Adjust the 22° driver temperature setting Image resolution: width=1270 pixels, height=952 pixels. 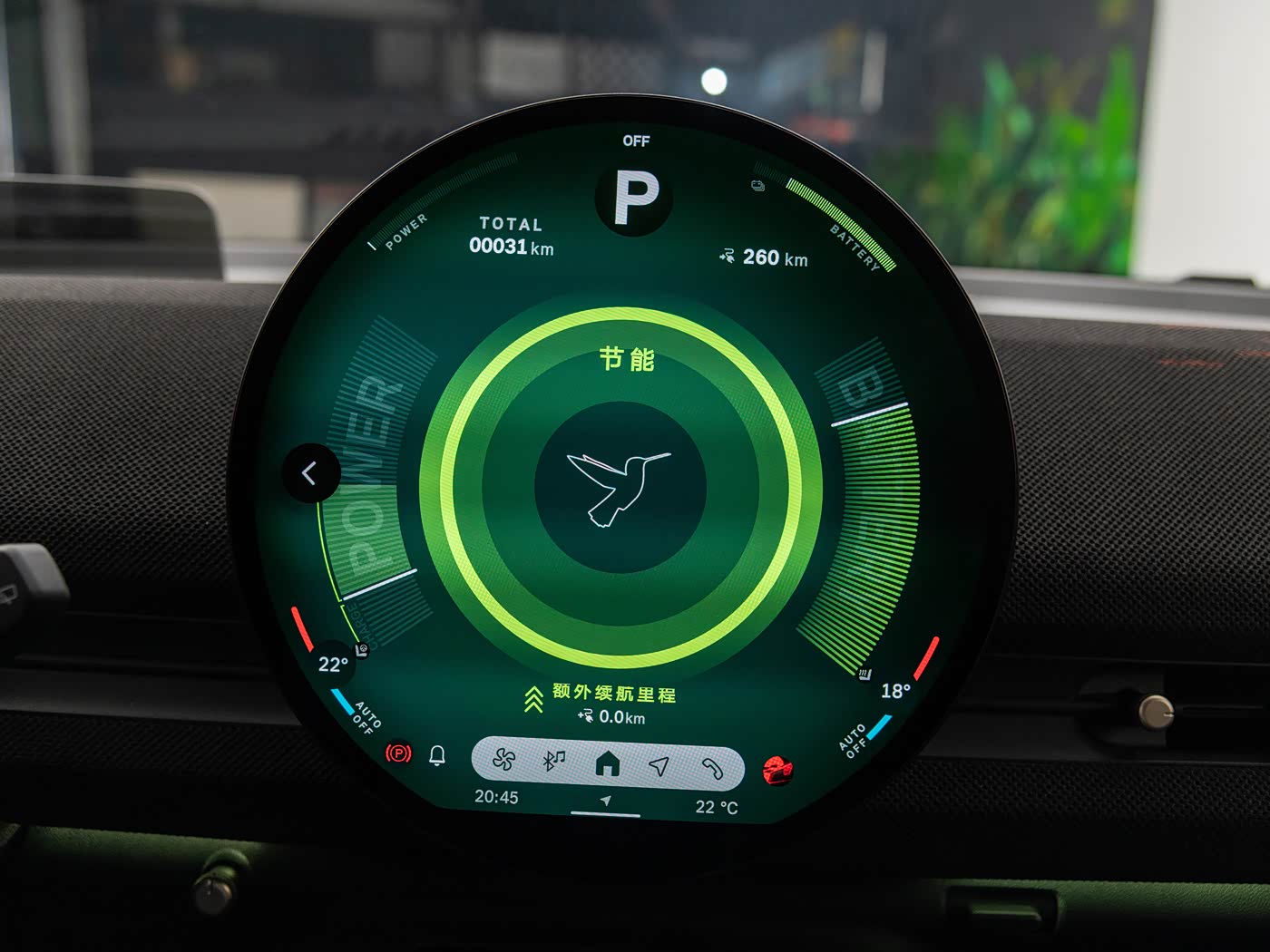click(333, 665)
